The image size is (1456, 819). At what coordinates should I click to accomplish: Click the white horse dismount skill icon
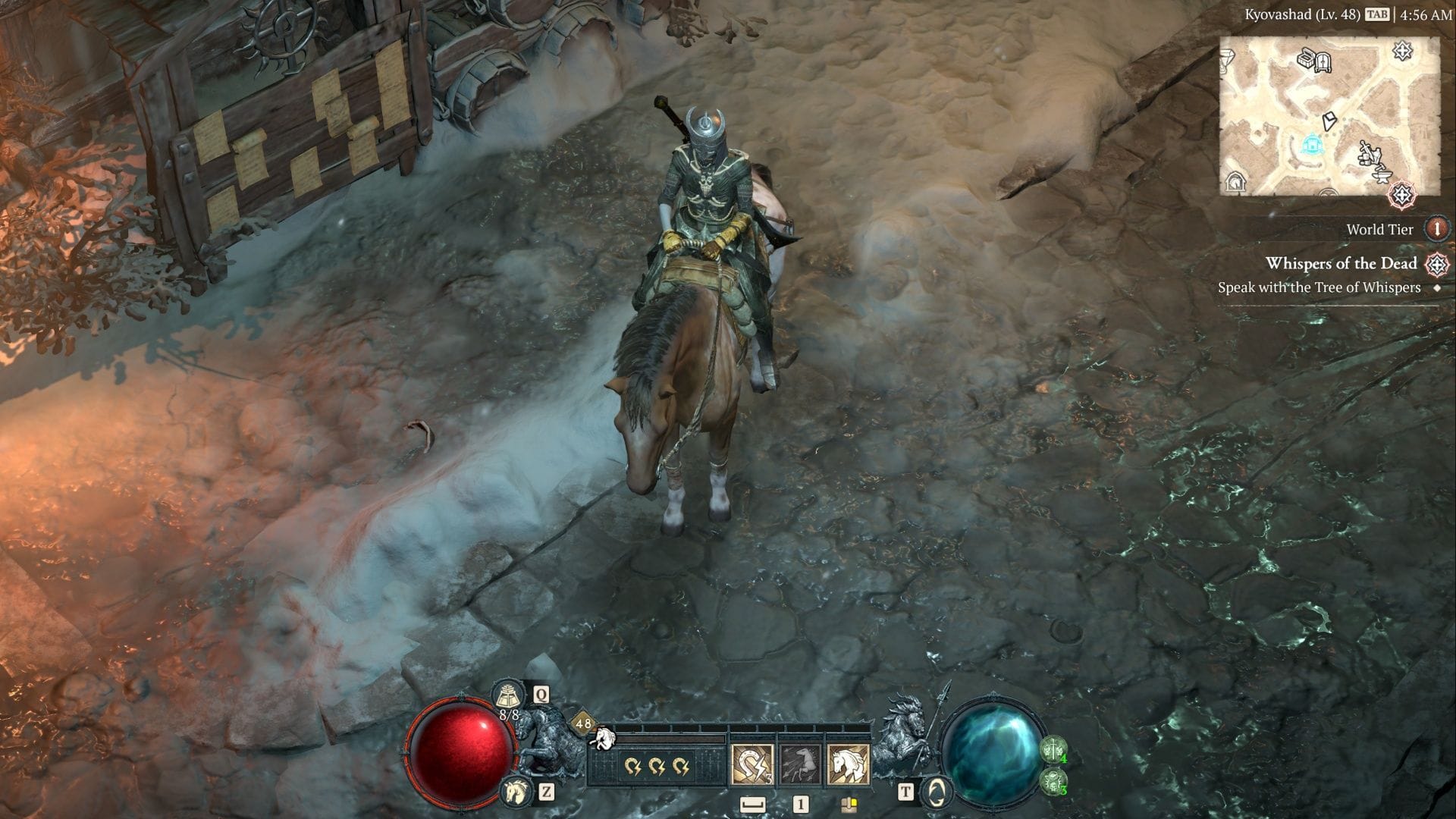[x=849, y=765]
